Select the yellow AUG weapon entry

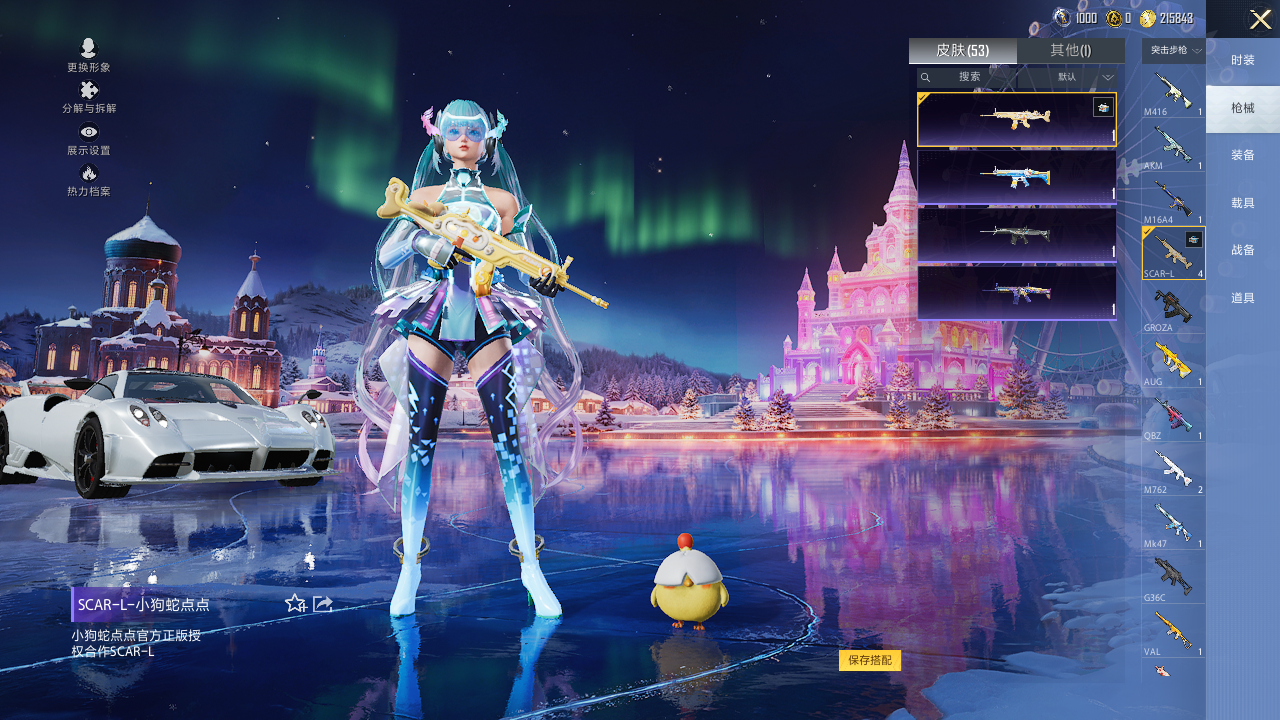[1173, 362]
